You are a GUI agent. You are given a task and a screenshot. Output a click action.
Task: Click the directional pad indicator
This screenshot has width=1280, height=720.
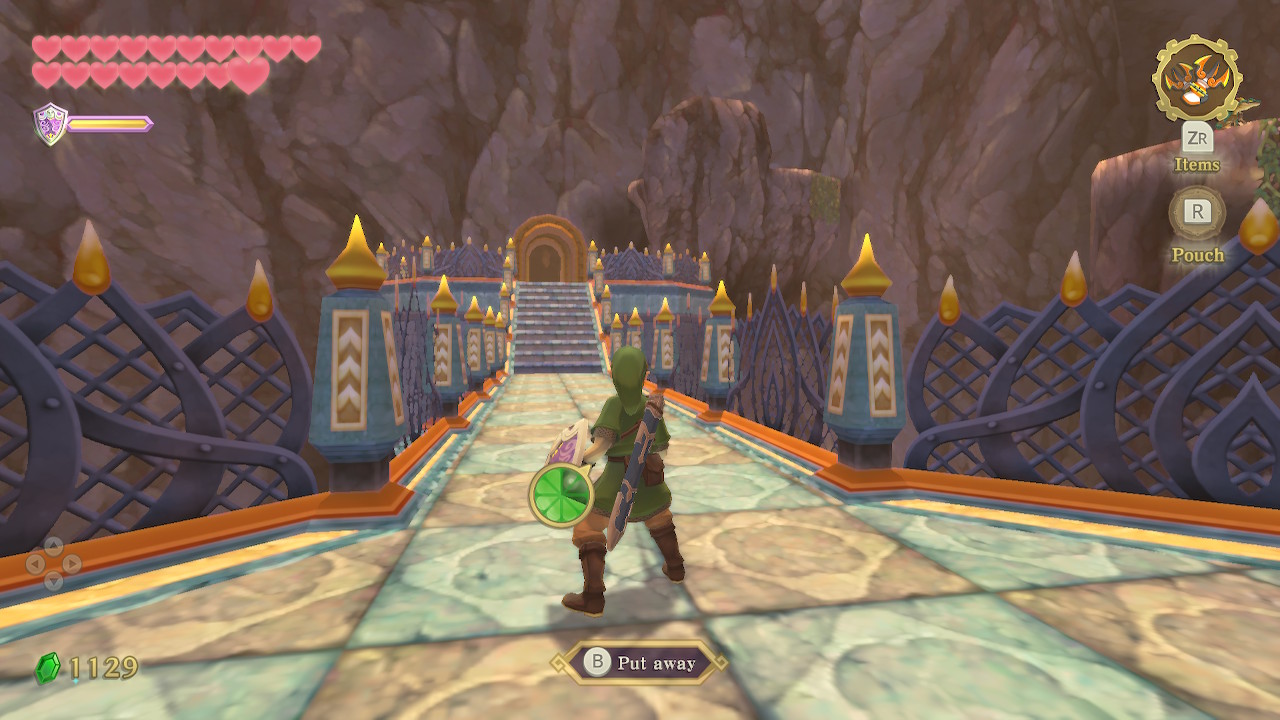53,564
